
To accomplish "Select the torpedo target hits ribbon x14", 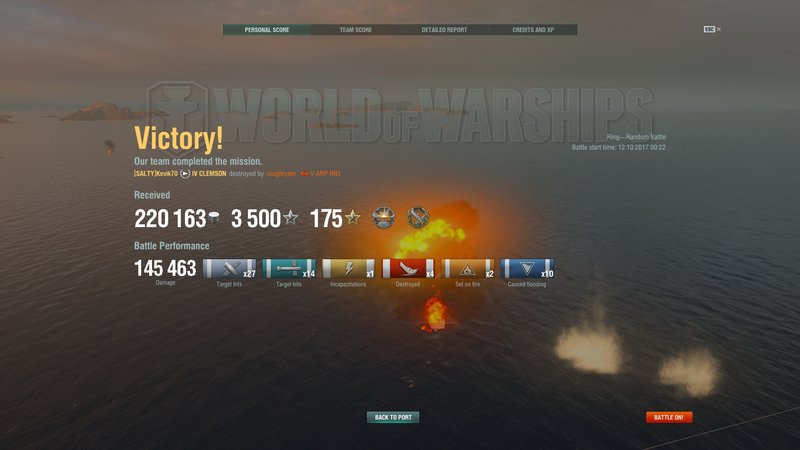I will (x=289, y=268).
